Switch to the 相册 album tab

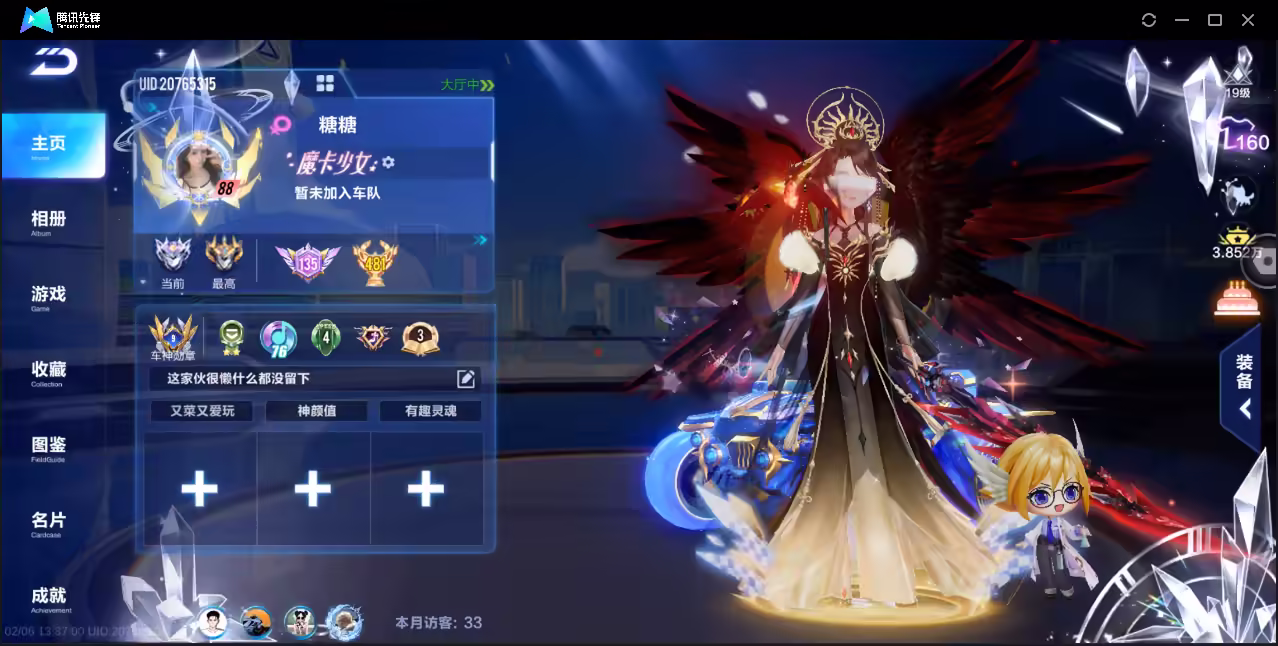click(49, 221)
